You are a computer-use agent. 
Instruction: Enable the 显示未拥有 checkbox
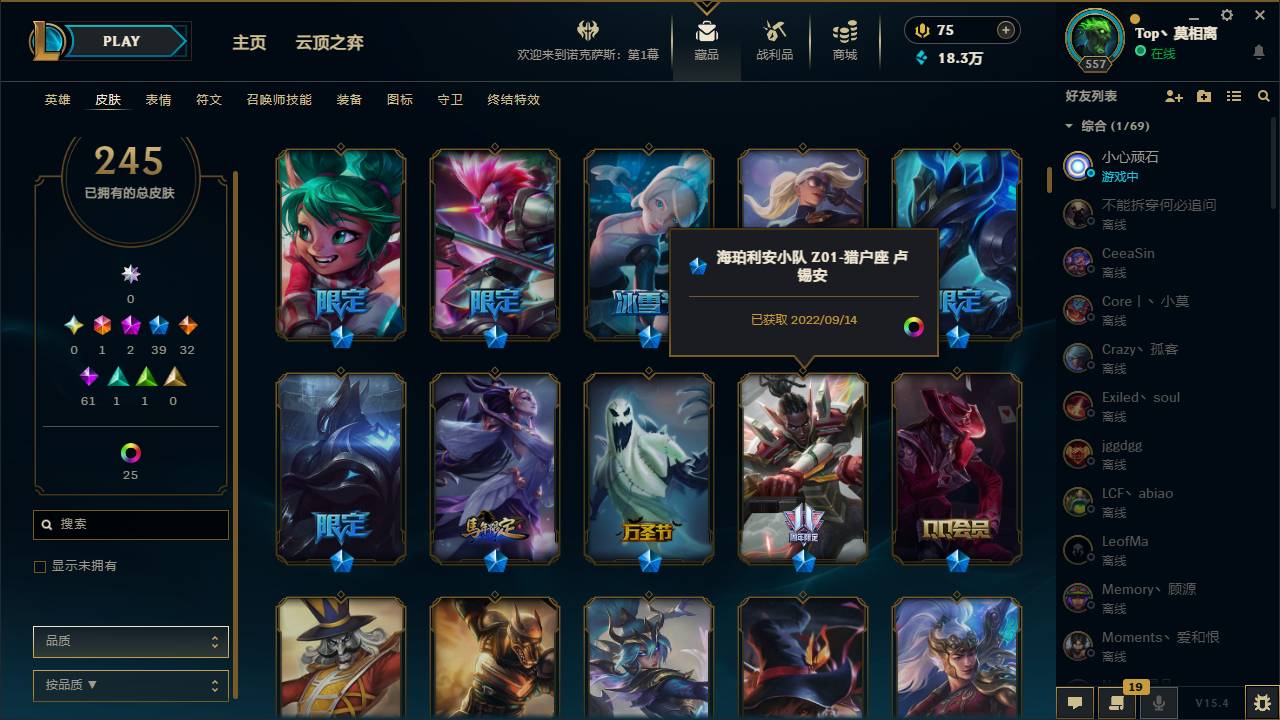click(x=39, y=566)
